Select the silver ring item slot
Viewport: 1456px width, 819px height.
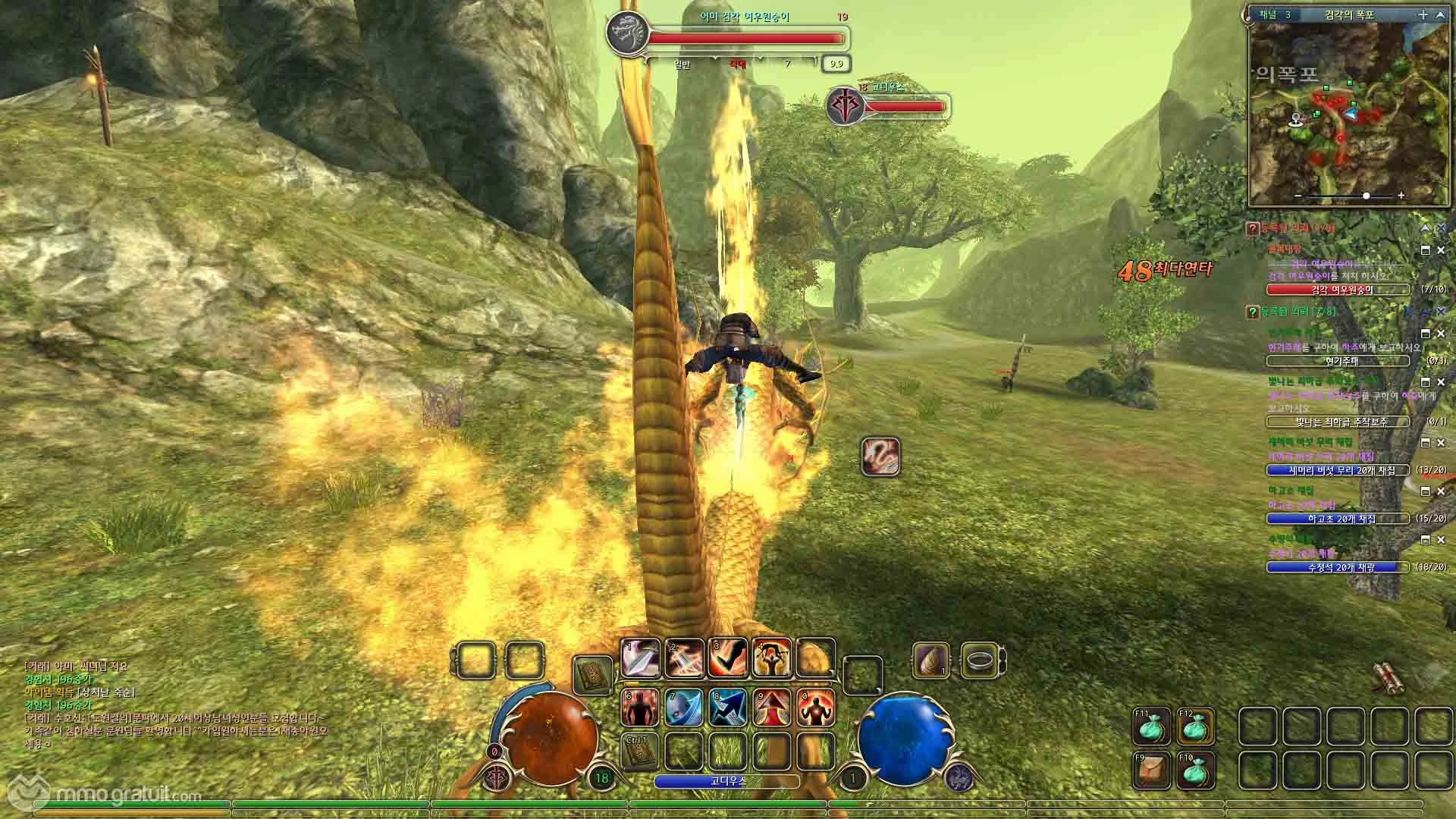[979, 661]
